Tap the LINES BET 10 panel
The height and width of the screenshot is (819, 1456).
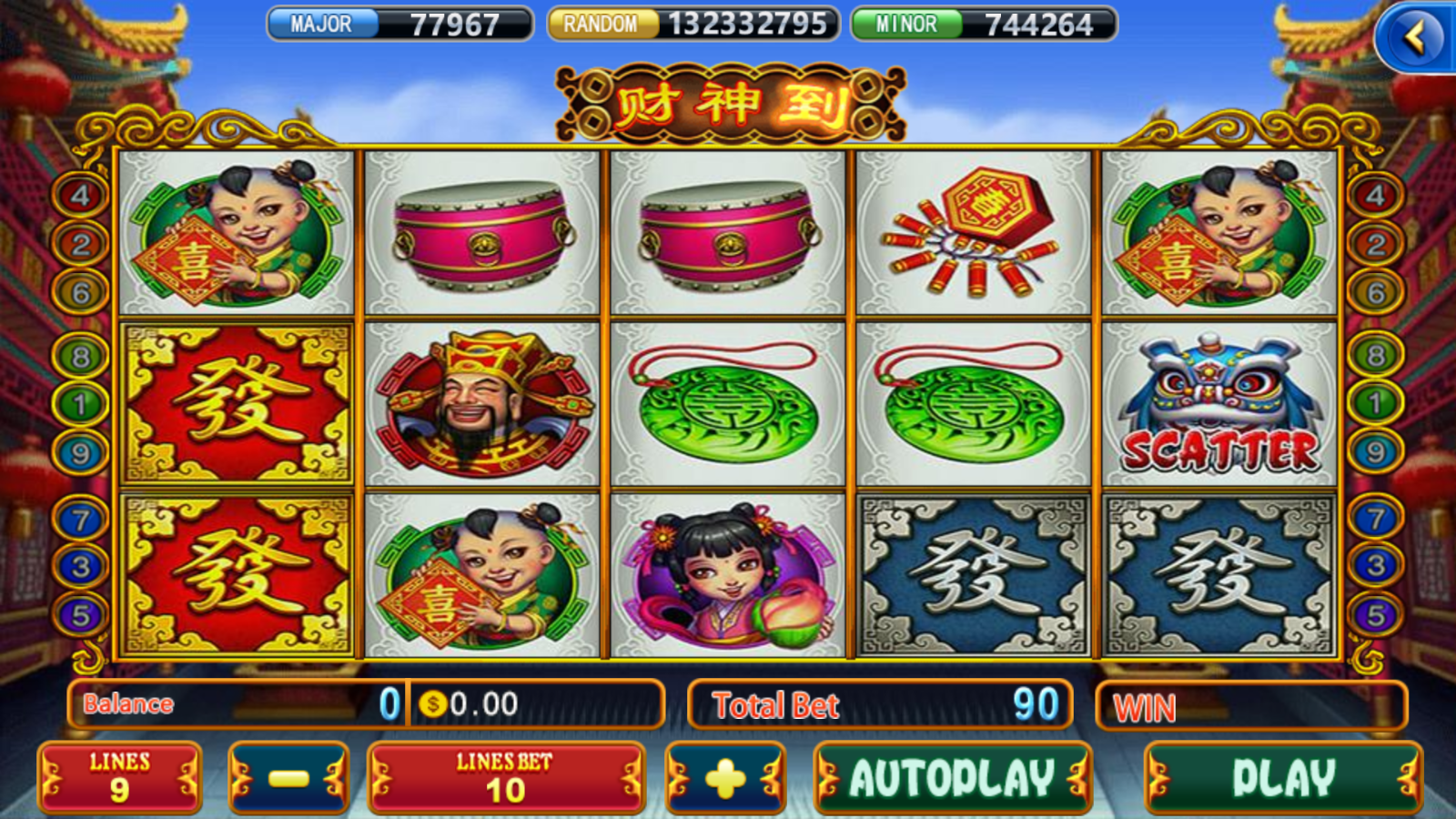(x=505, y=778)
